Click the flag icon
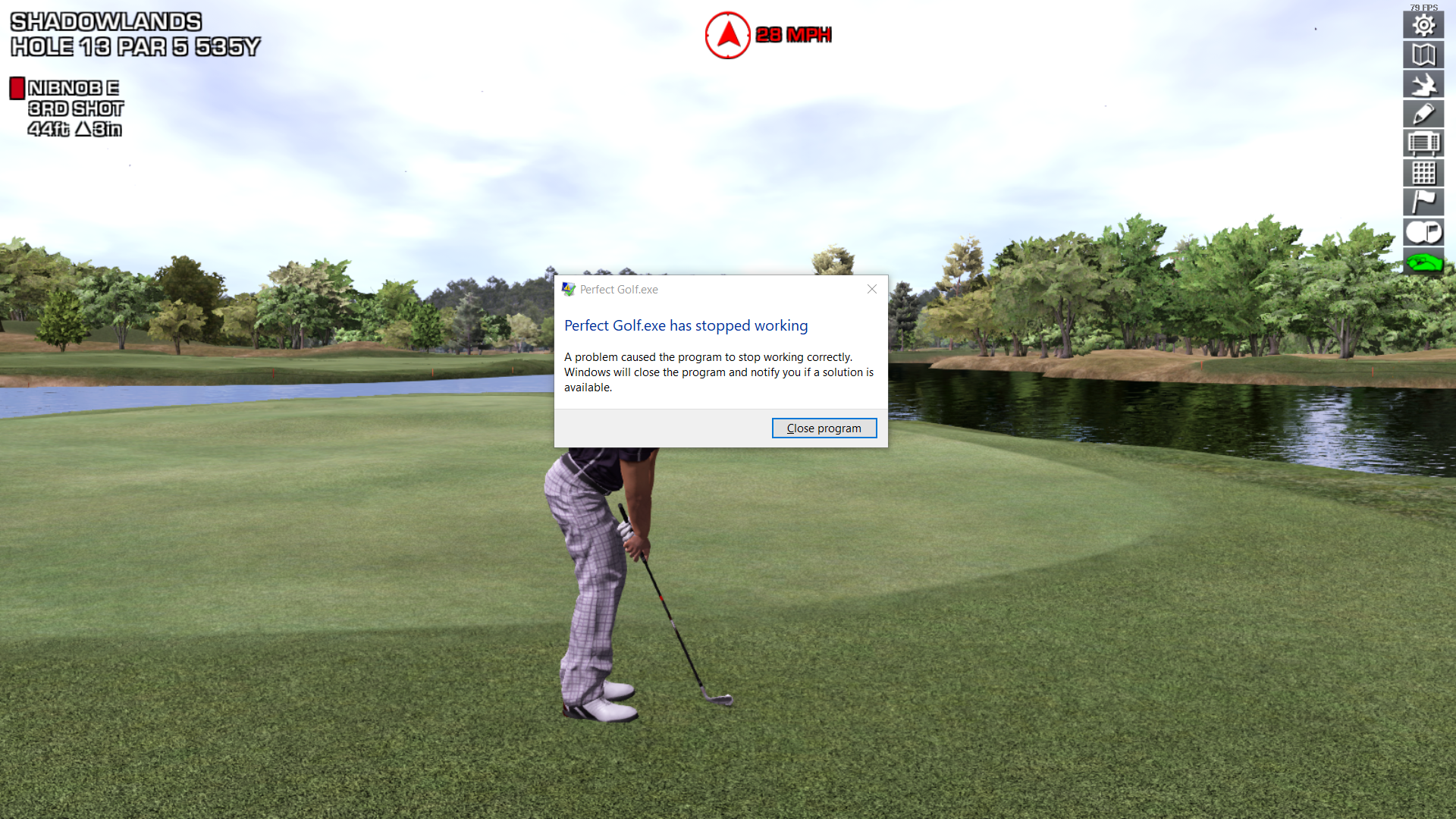This screenshot has width=1456, height=819. tap(1423, 202)
